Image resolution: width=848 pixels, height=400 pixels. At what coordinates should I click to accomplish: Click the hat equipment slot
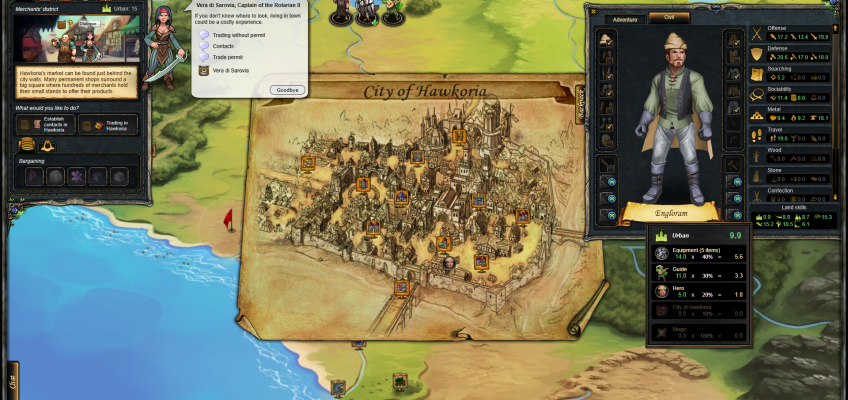[607, 40]
